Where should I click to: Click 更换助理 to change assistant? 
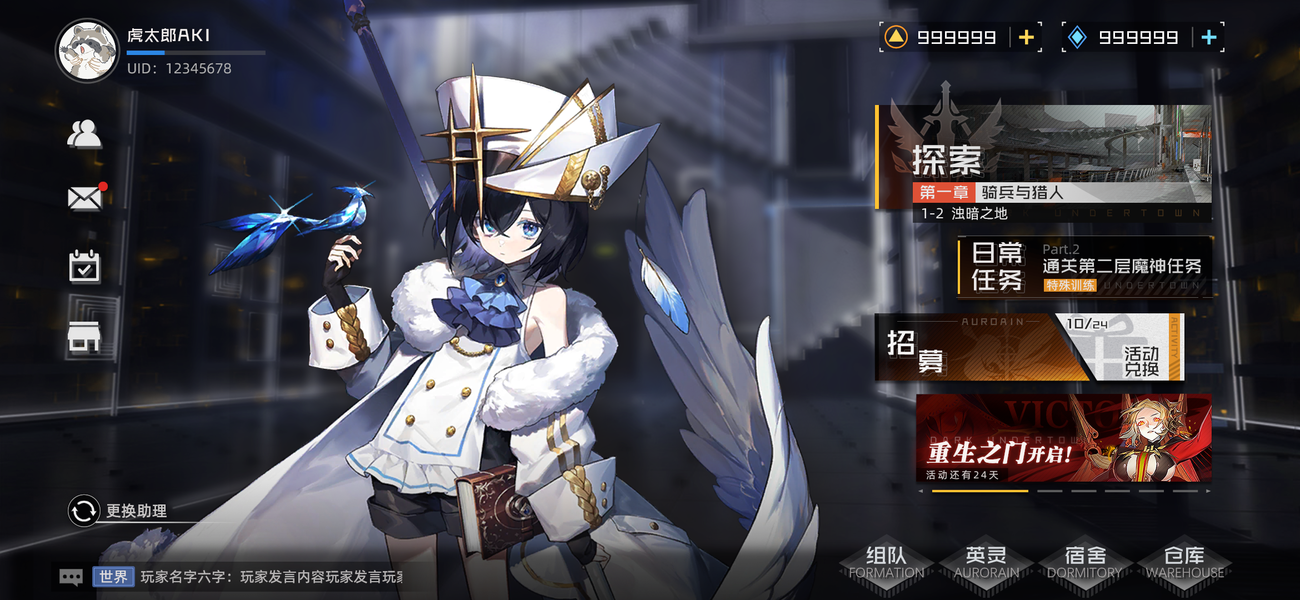[x=118, y=511]
